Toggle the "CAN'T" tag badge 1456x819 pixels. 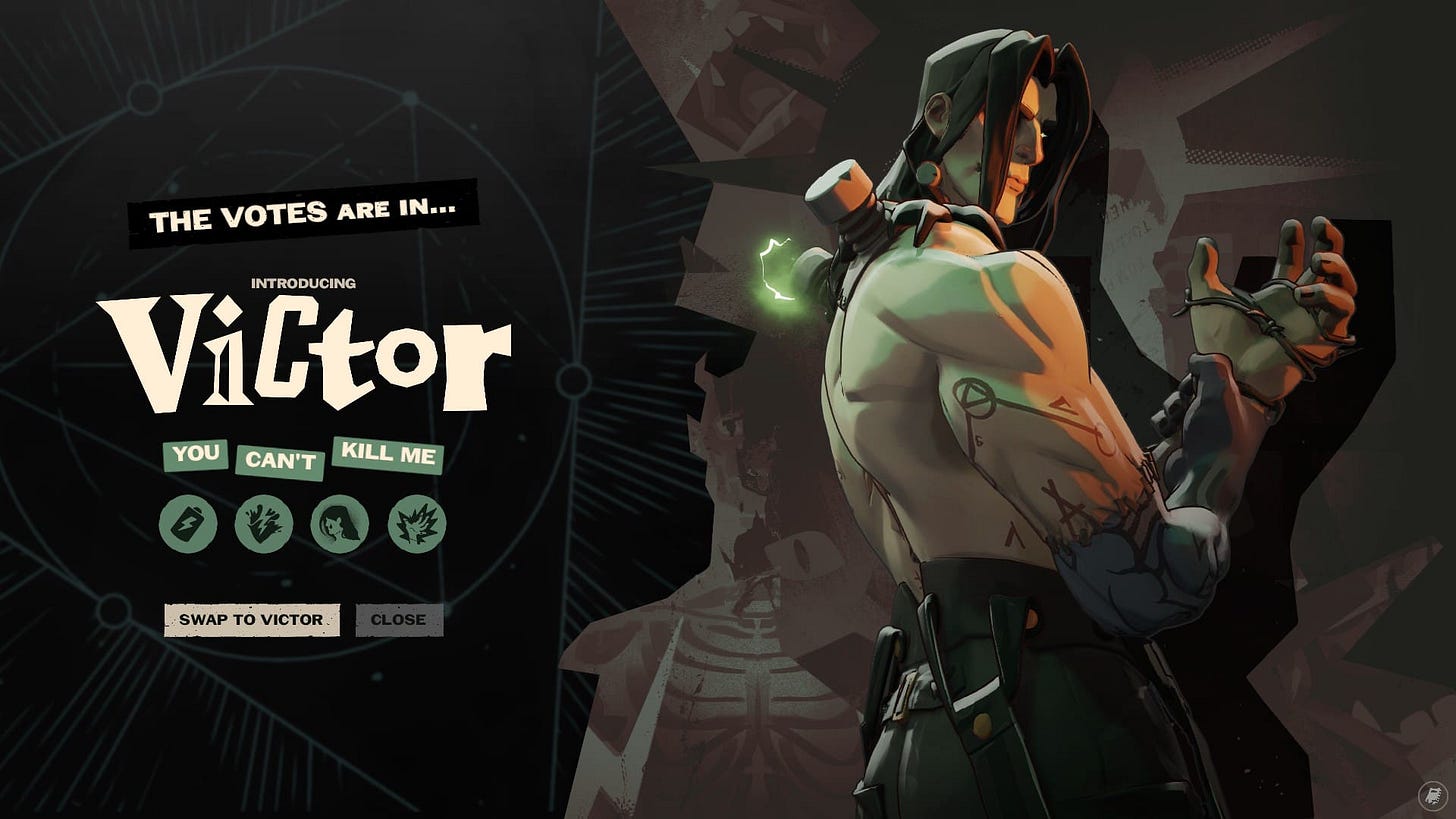[279, 462]
